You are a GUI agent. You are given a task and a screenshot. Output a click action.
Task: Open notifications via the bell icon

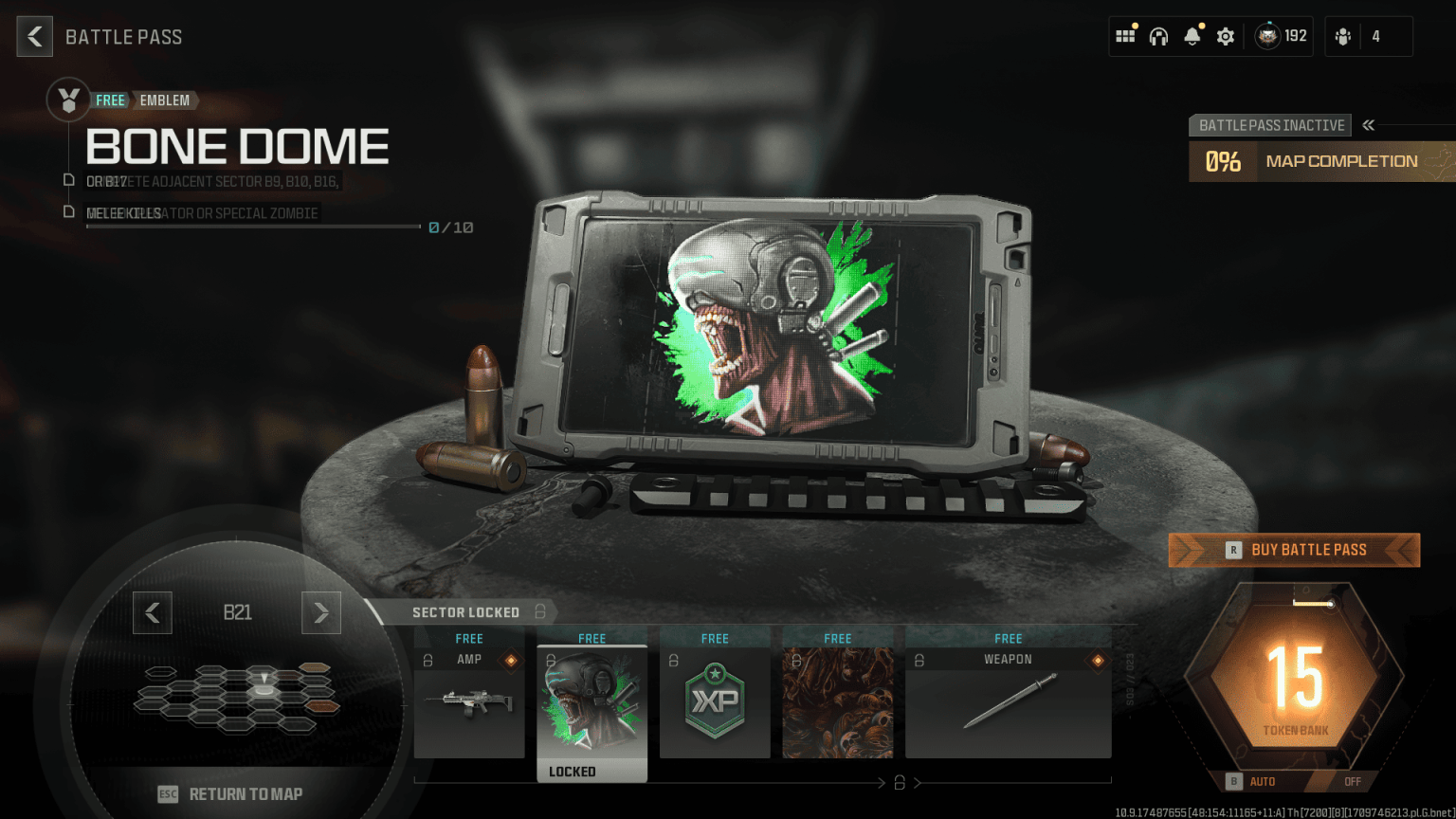tap(1192, 35)
